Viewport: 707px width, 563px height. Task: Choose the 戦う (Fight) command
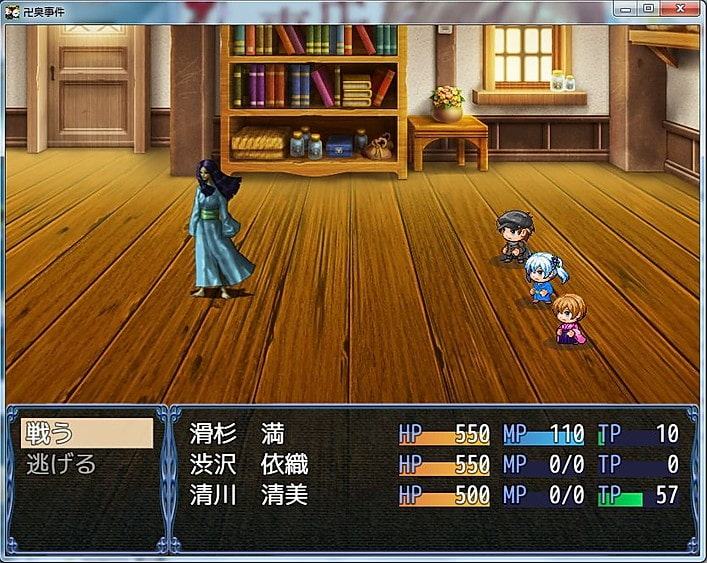point(86,433)
